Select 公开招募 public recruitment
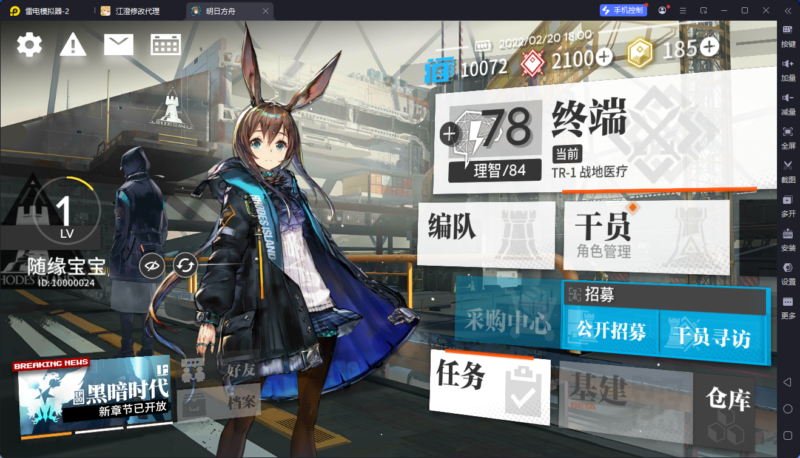Viewport: 800px width, 458px height. pos(609,330)
